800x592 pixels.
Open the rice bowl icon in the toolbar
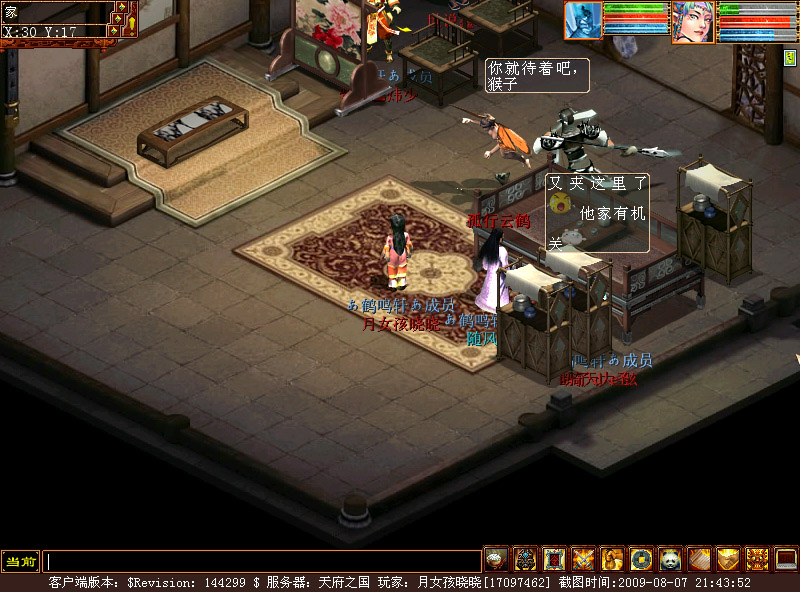point(496,559)
